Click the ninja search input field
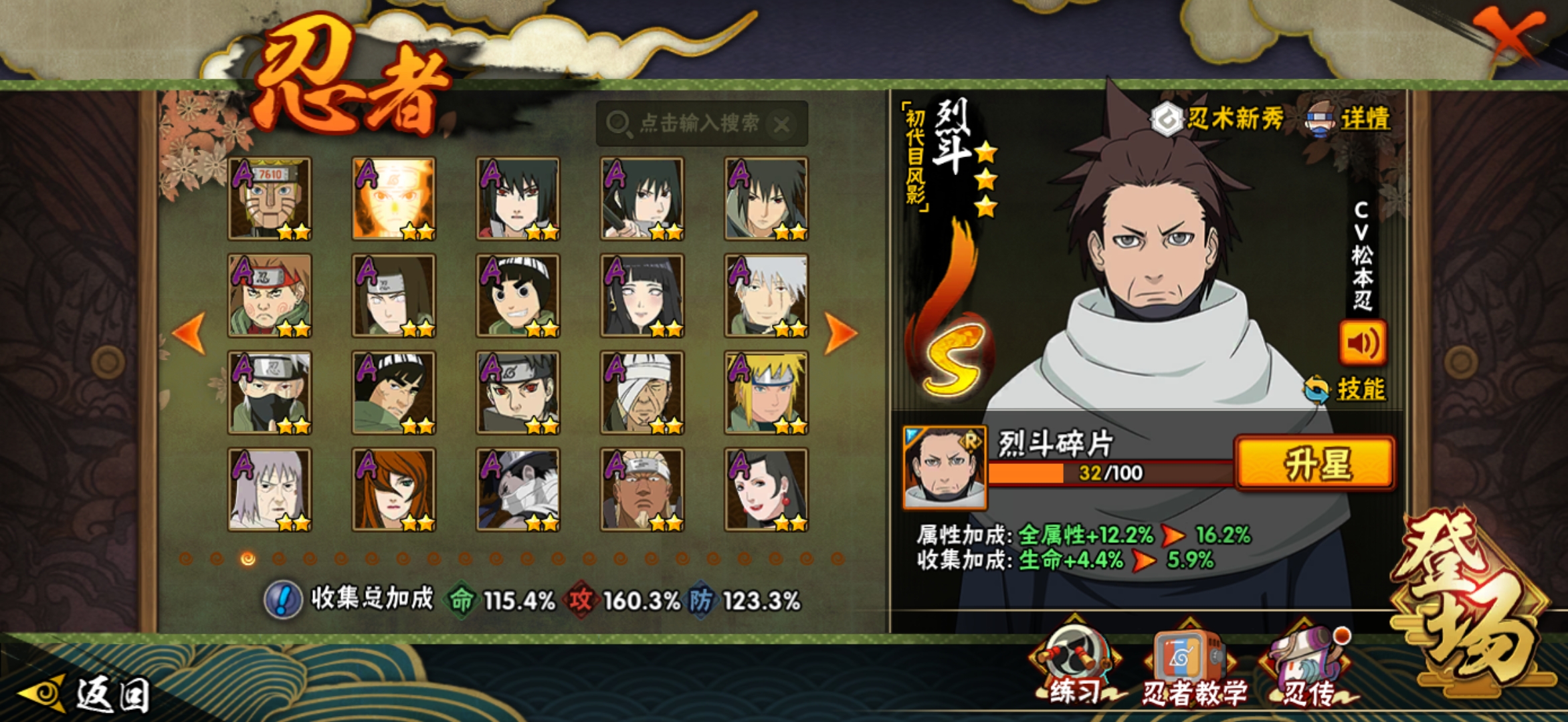This screenshot has width=1568, height=722. (x=696, y=124)
